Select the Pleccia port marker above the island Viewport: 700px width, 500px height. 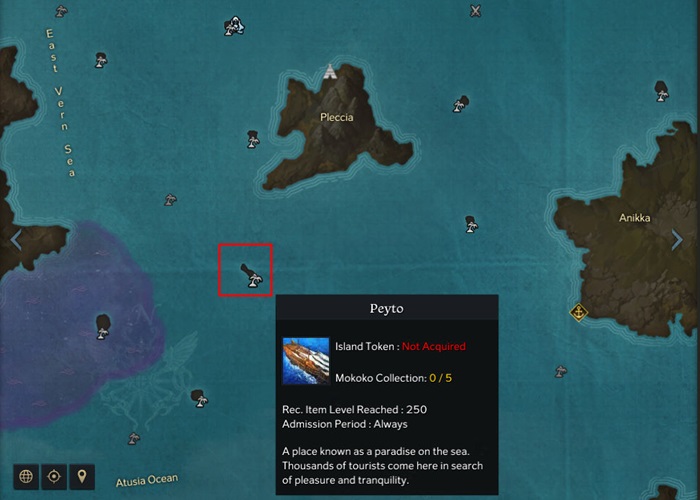click(330, 71)
